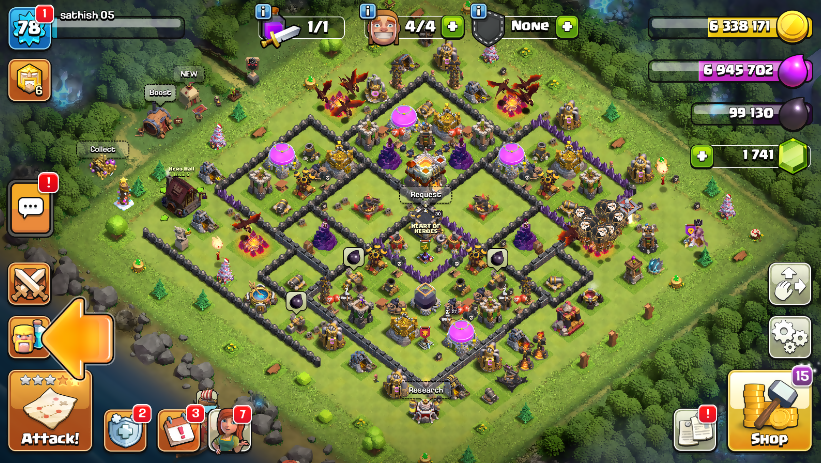Show info for the shield status

coord(479,11)
